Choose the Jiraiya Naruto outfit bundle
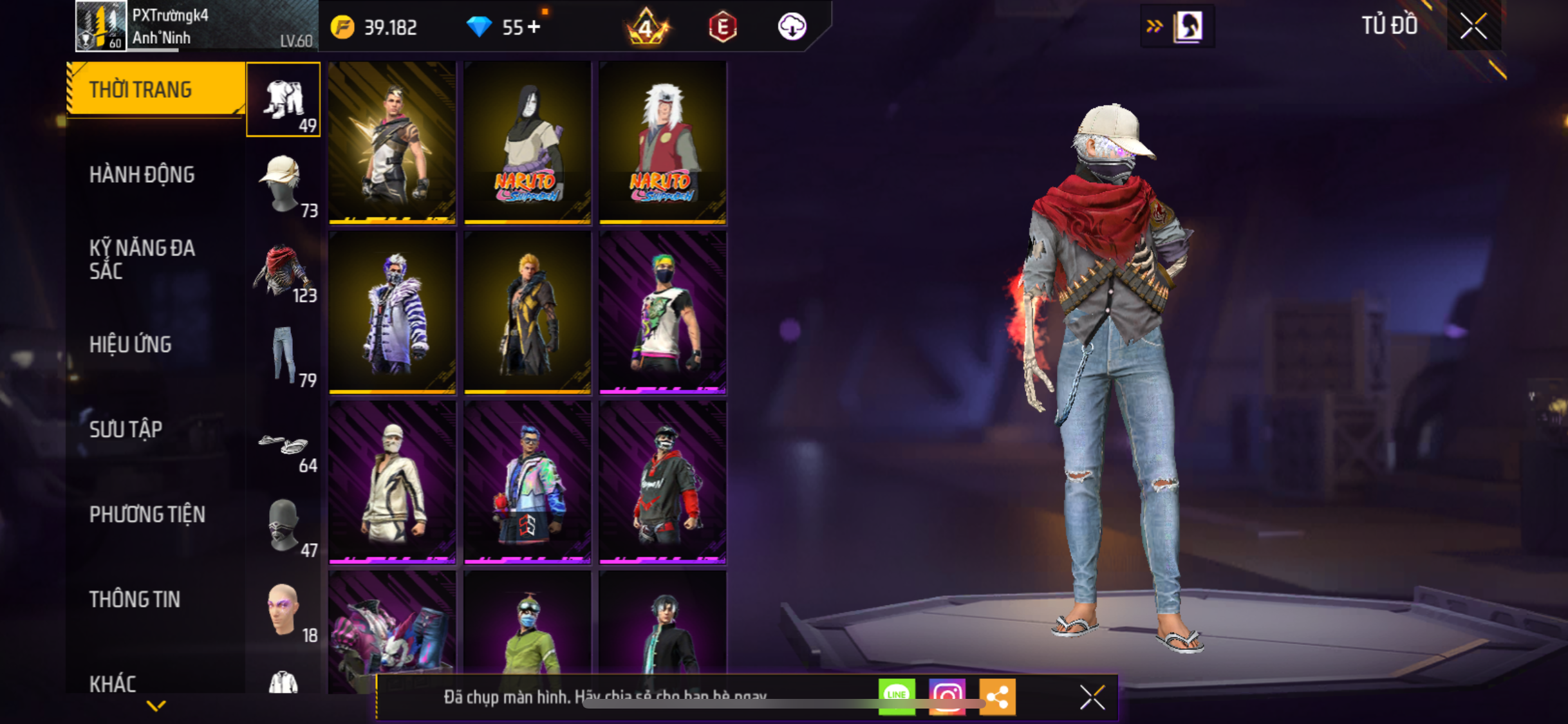 coord(662,142)
